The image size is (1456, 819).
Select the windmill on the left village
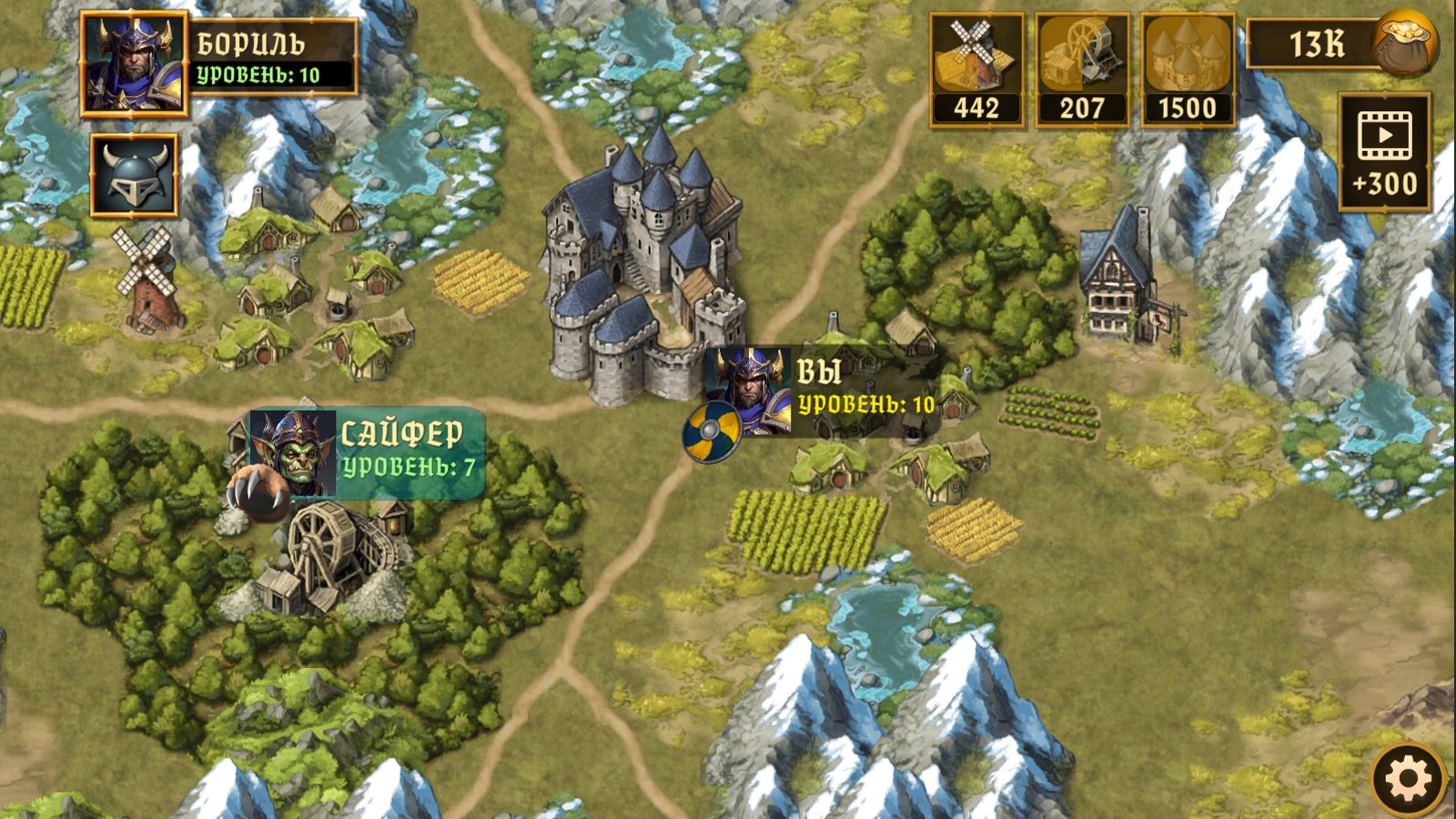pyautogui.click(x=146, y=282)
